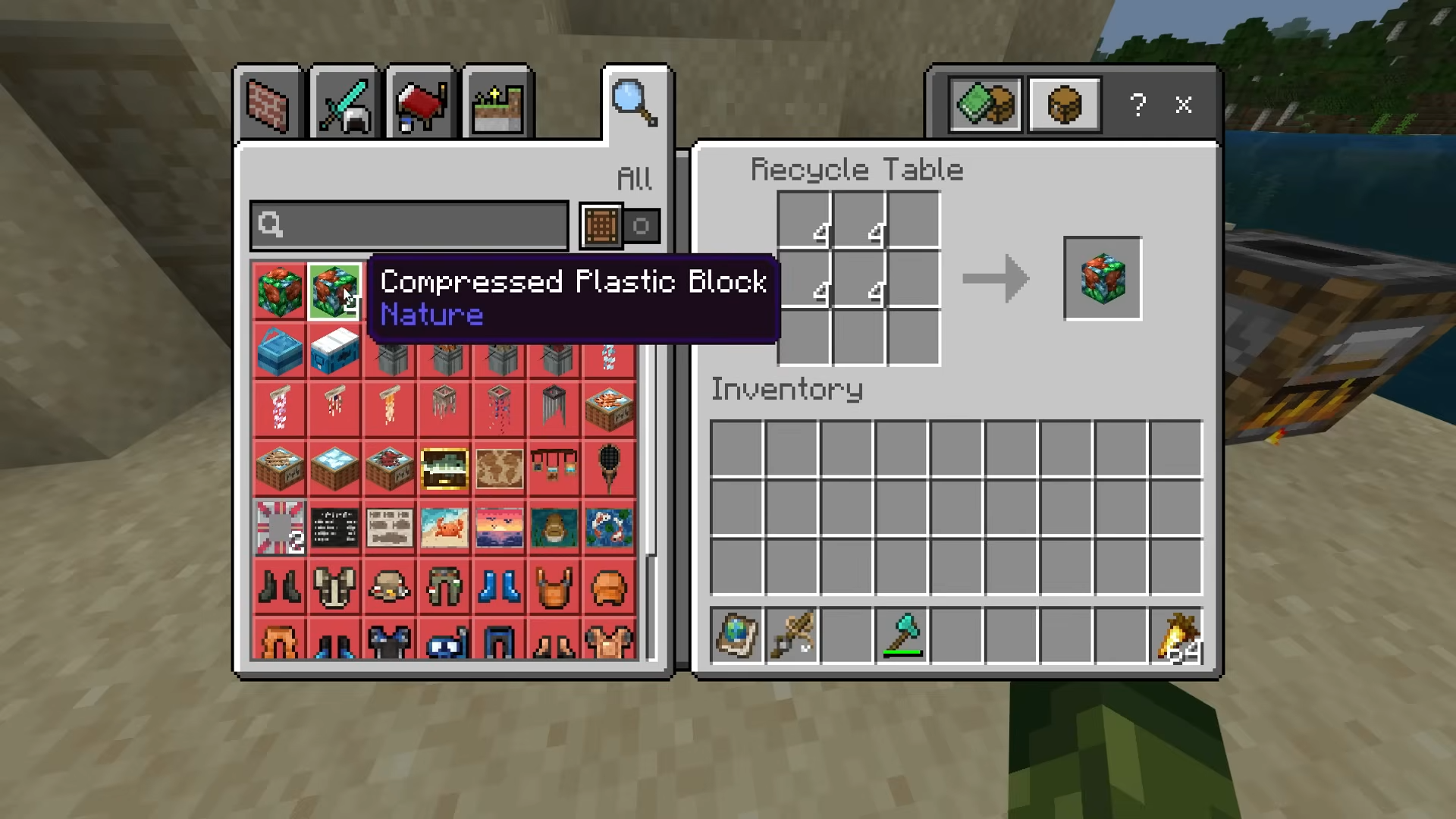This screenshot has height=819, width=1456.
Task: Toggle the crafting table craftable filter
Action: (x=601, y=226)
